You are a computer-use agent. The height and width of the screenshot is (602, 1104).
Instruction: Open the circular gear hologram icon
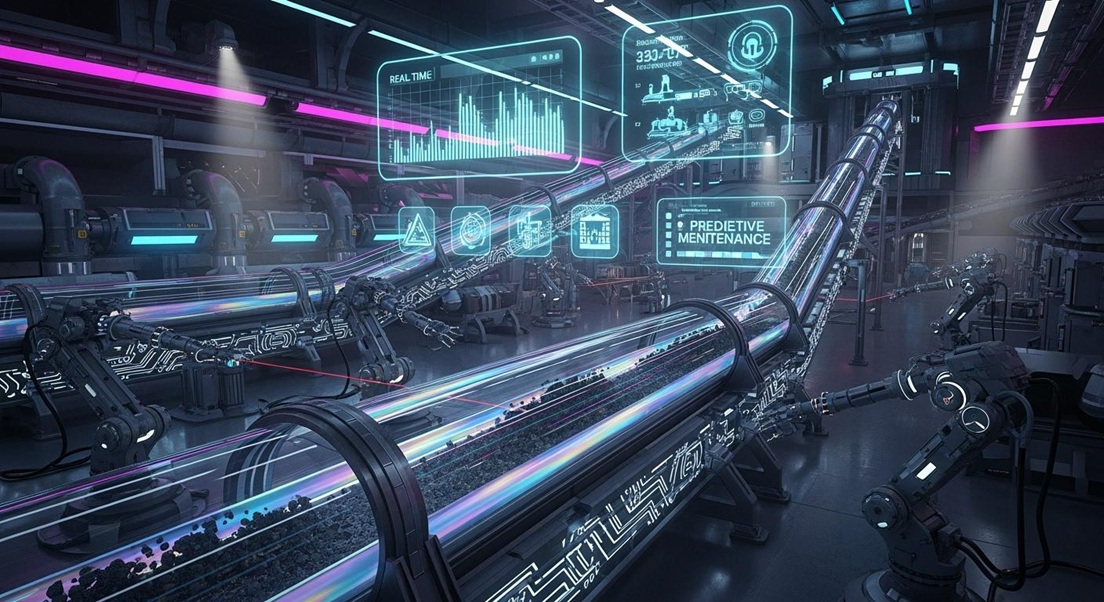tap(470, 230)
